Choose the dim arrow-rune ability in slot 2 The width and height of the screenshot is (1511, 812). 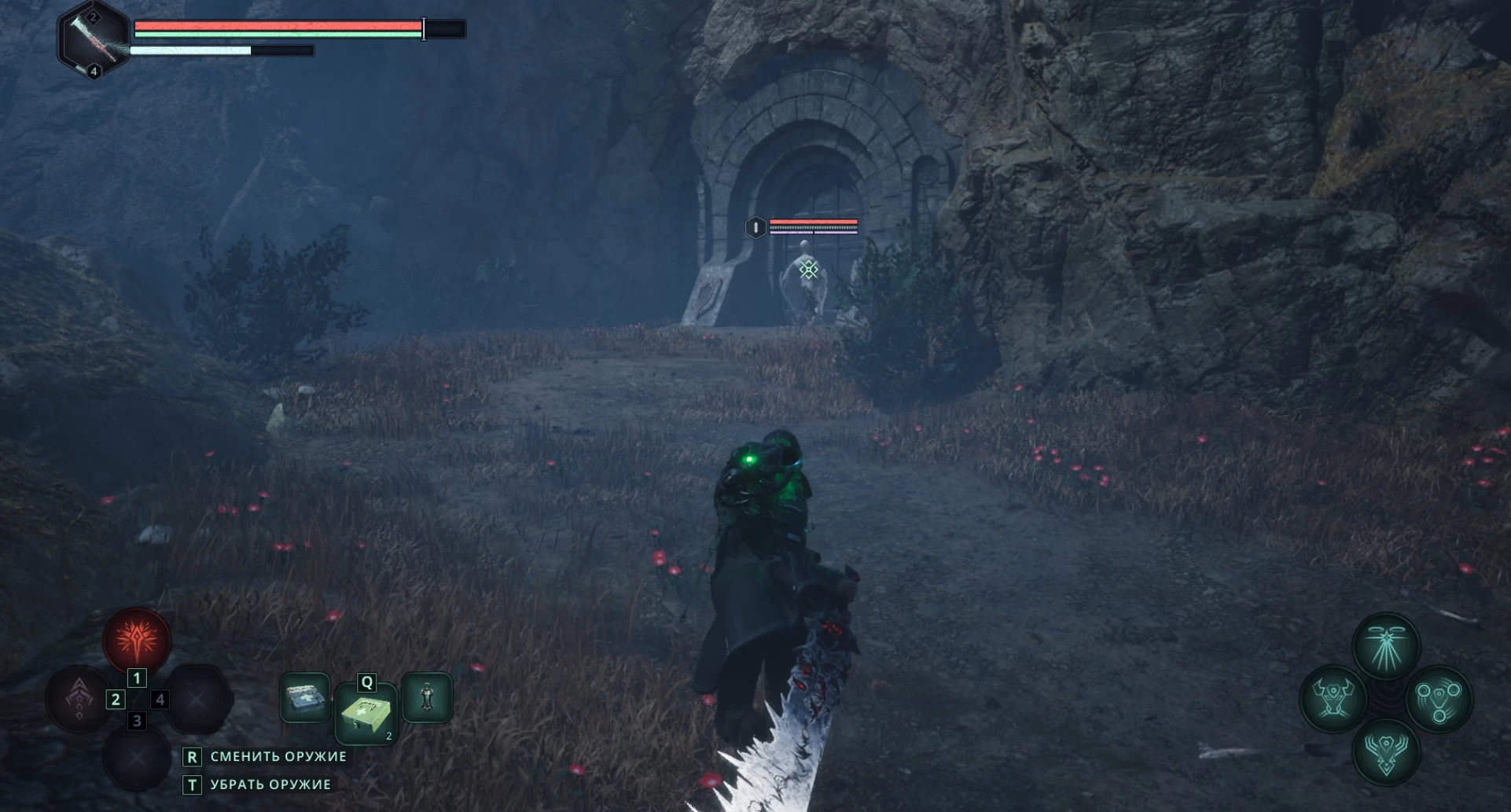click(x=79, y=698)
